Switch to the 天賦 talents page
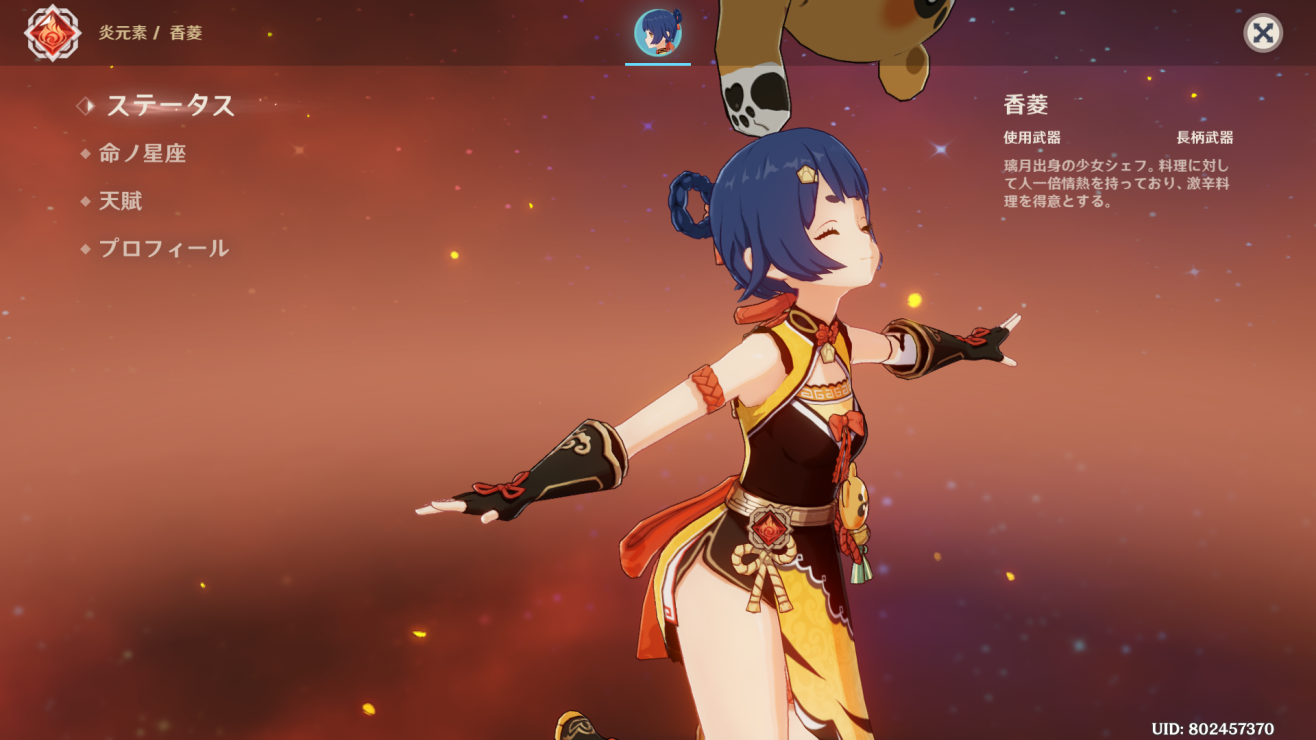The width and height of the screenshot is (1316, 740). (120, 201)
